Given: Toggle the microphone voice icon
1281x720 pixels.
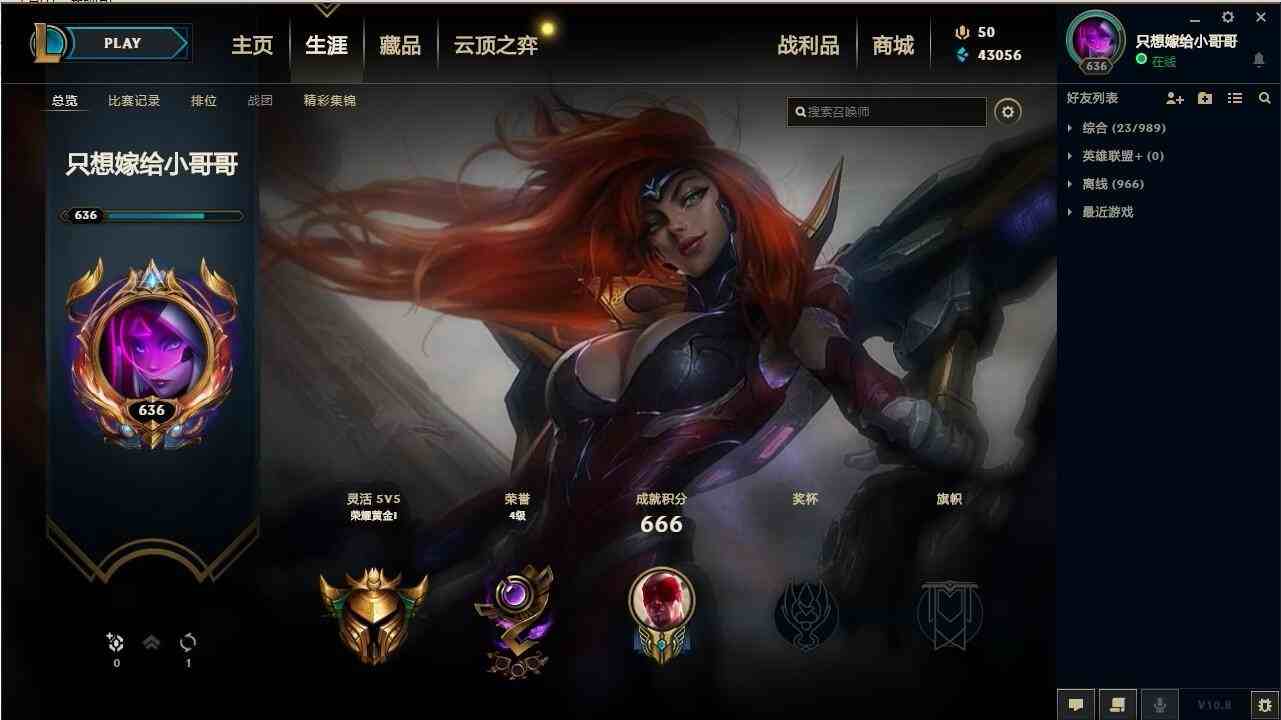Looking at the screenshot, I should [1160, 705].
